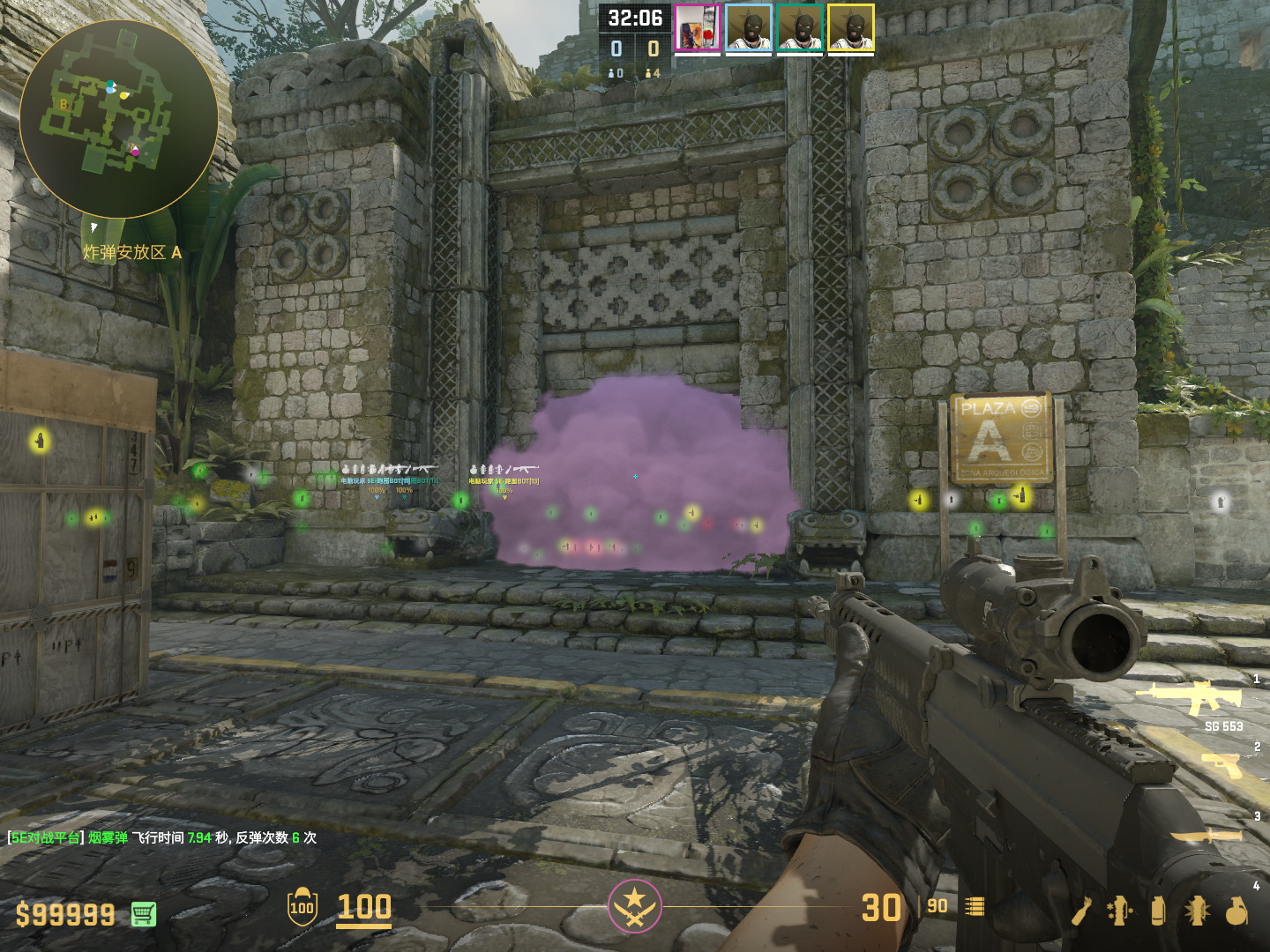Select the magenta-framed player avatar

[698, 28]
